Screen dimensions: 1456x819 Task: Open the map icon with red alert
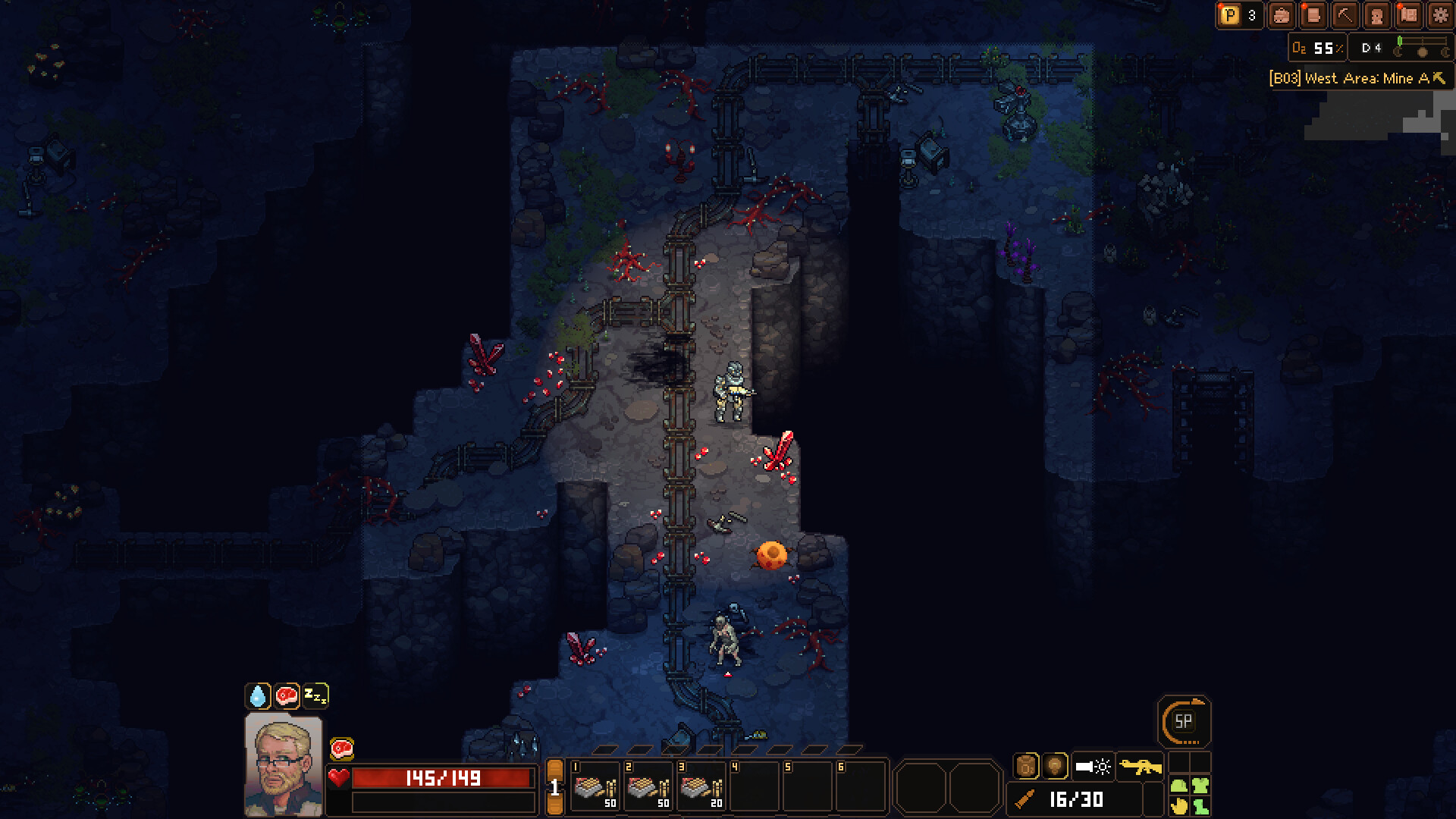click(1408, 16)
